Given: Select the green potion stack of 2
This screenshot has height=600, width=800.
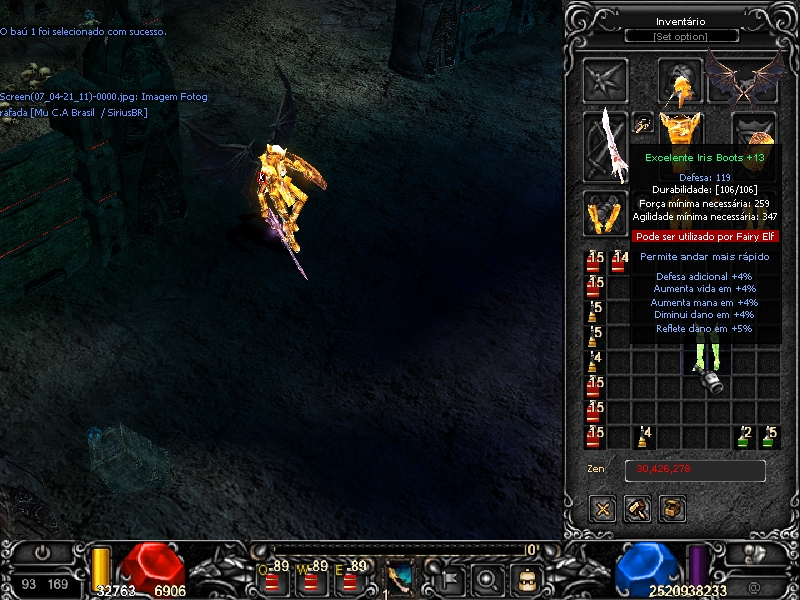Looking at the screenshot, I should (x=744, y=436).
